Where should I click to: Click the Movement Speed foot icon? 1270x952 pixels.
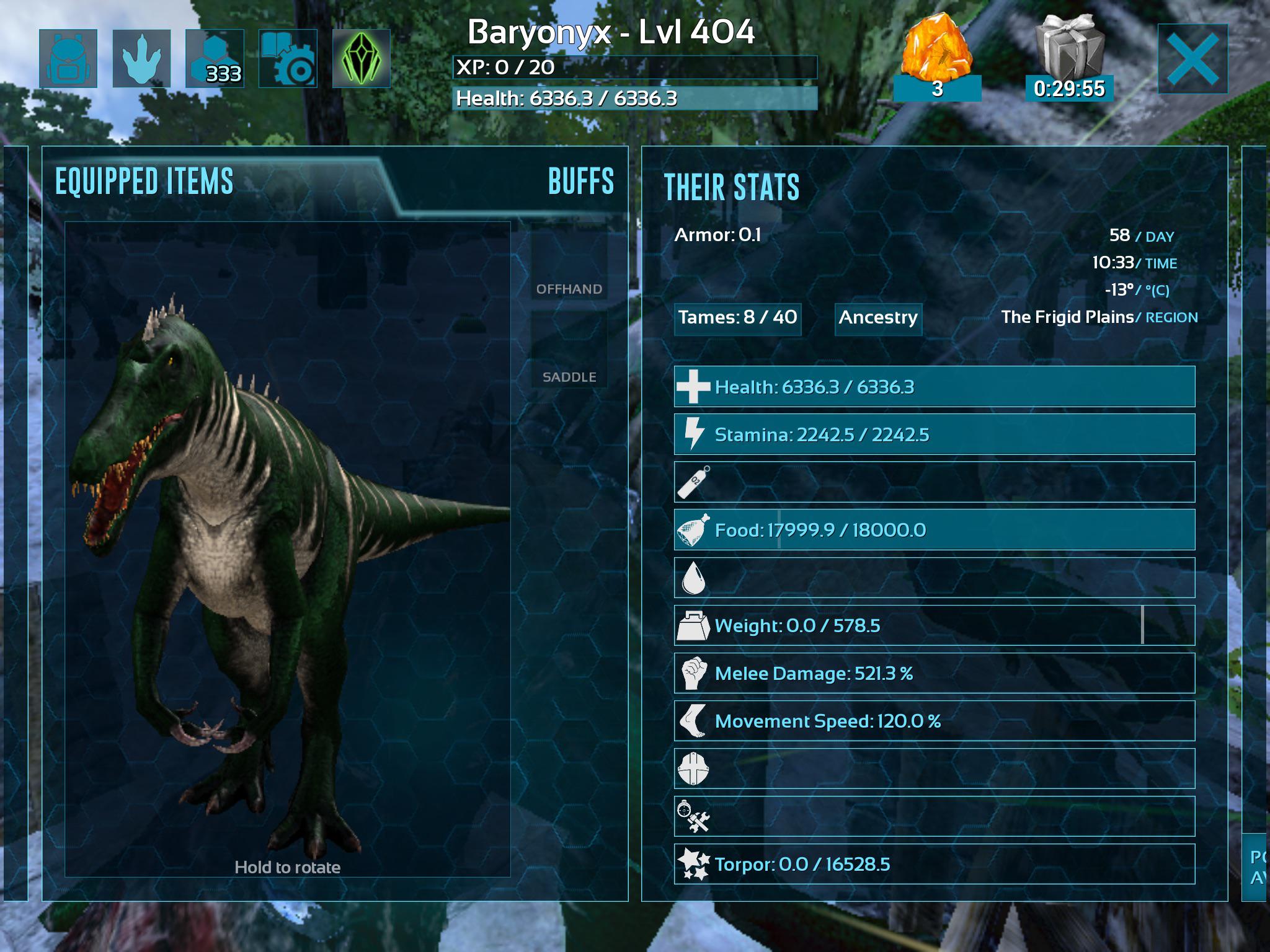pyautogui.click(x=694, y=721)
